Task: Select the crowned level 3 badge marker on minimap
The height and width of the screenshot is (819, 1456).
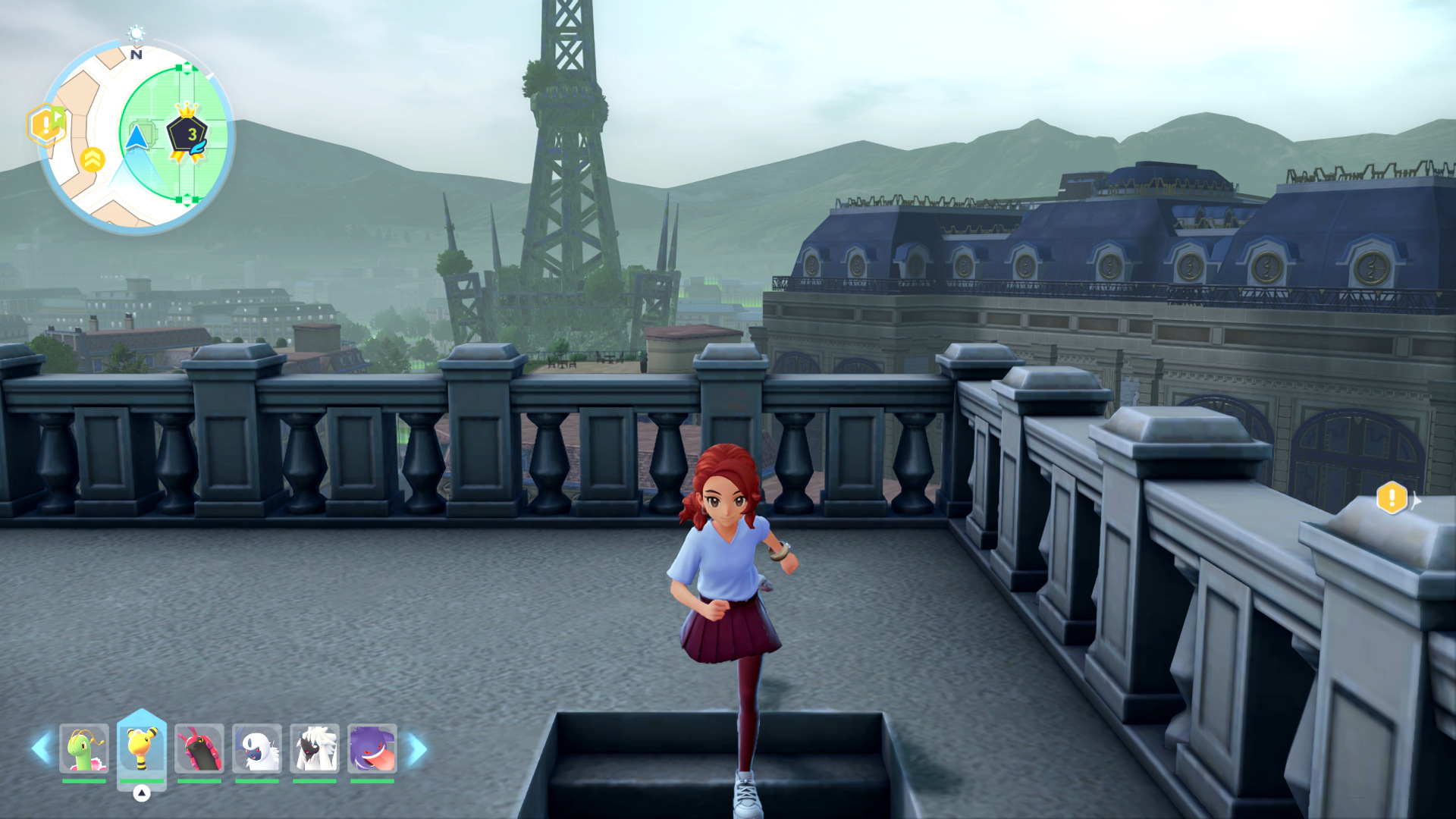Action: pos(187,134)
